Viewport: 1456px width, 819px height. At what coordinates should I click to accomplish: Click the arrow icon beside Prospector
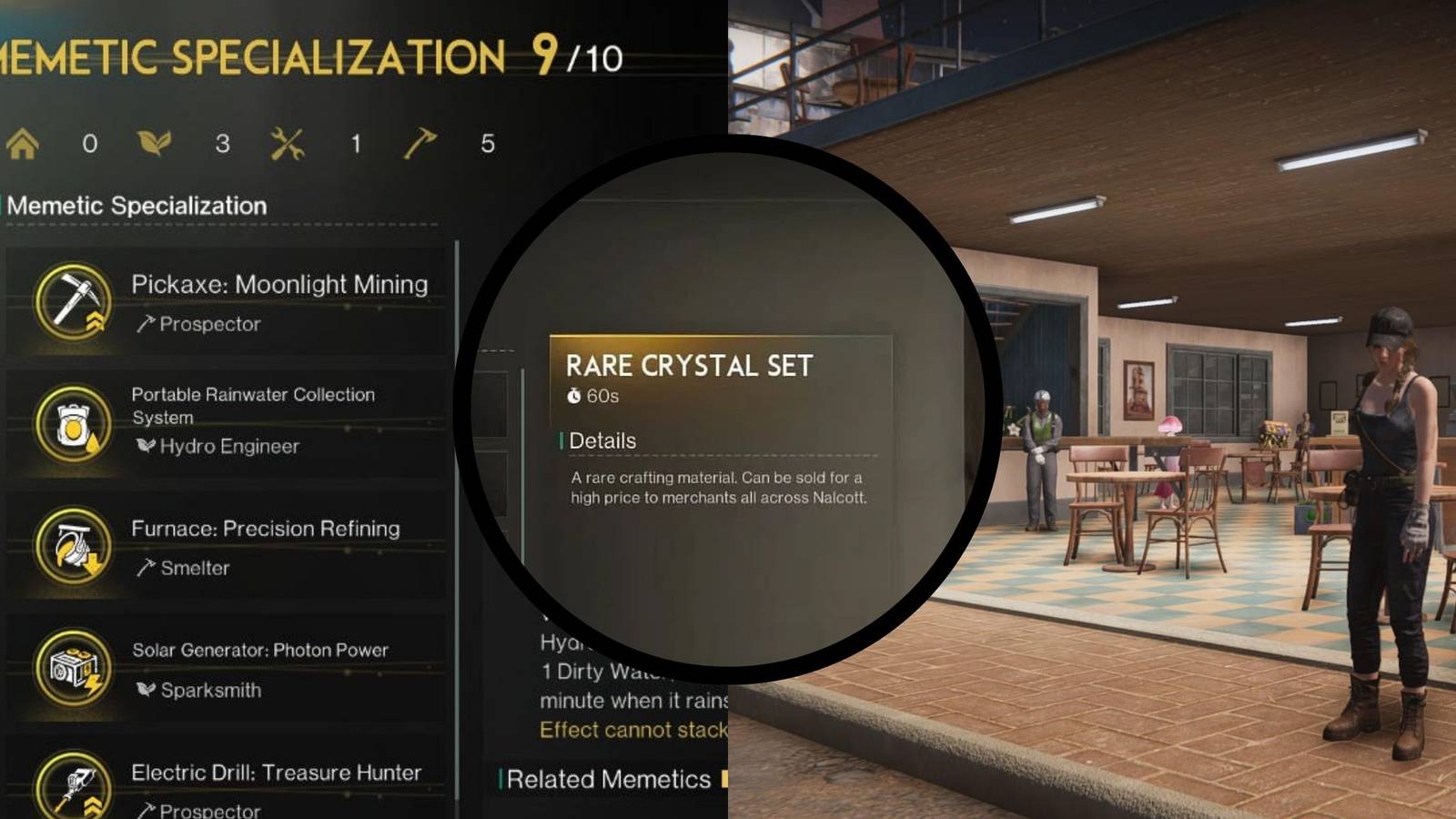[x=147, y=324]
